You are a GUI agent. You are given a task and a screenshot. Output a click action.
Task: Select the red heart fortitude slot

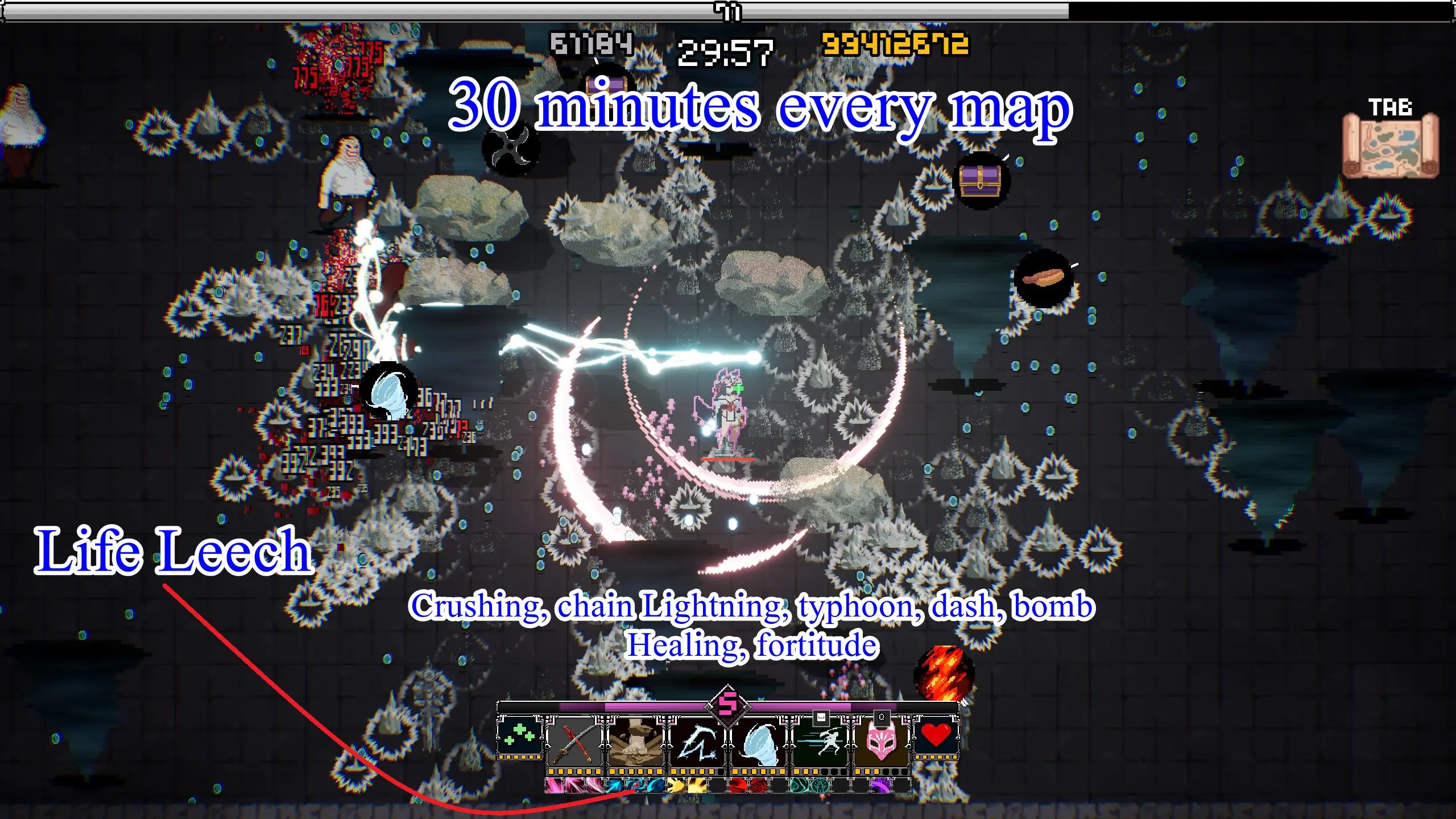936,735
